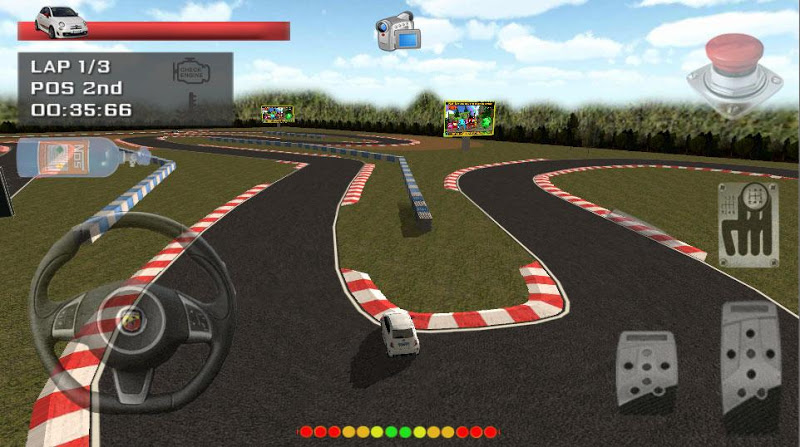This screenshot has height=447, width=800.
Task: Tap the video camera view icon
Action: [x=396, y=31]
